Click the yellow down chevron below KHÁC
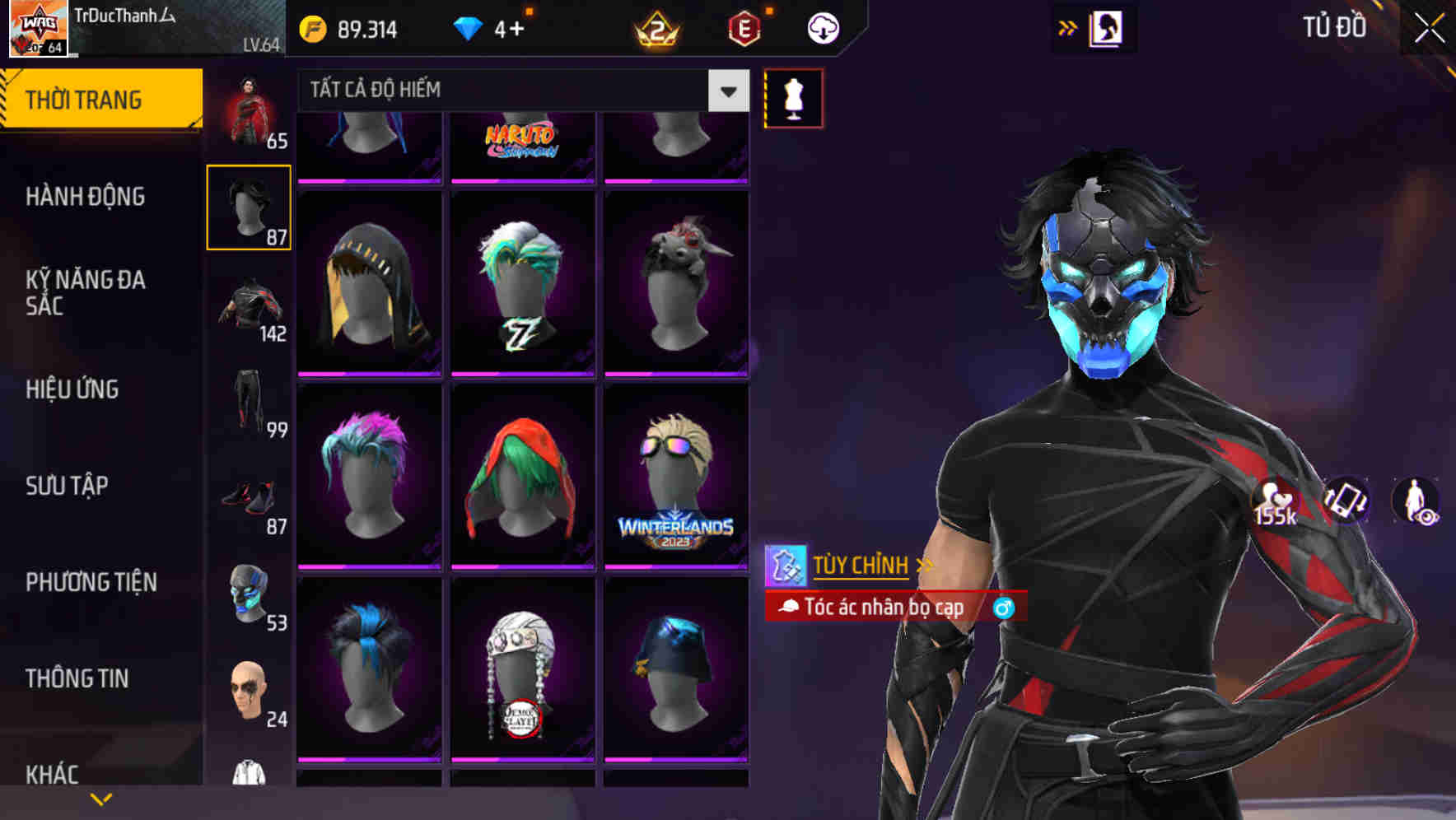Screen dimensions: 1456x820 click(x=101, y=799)
